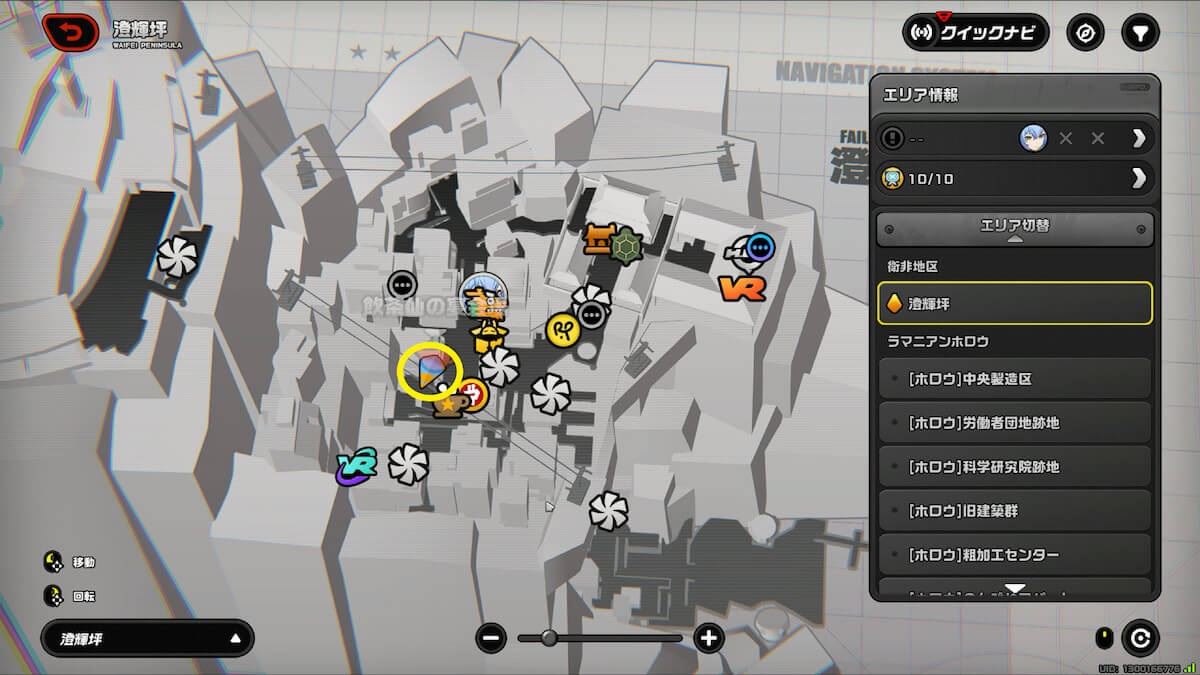The width and height of the screenshot is (1200, 675).
Task: Toggle the エリア切替 area switch header
Action: [1015, 228]
